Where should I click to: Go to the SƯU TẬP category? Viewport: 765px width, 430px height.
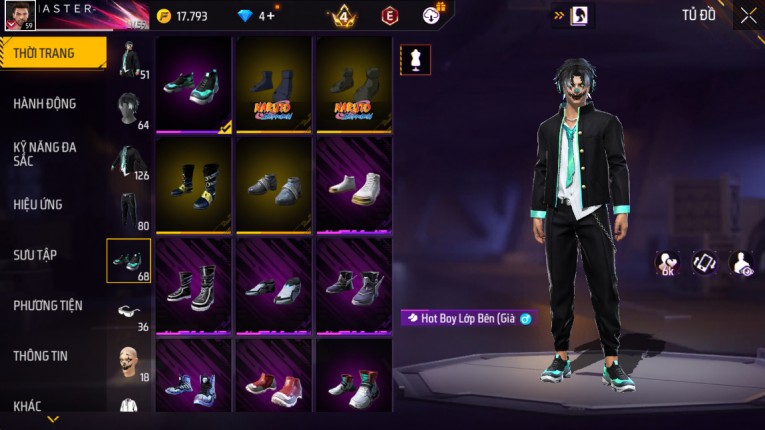(x=36, y=255)
